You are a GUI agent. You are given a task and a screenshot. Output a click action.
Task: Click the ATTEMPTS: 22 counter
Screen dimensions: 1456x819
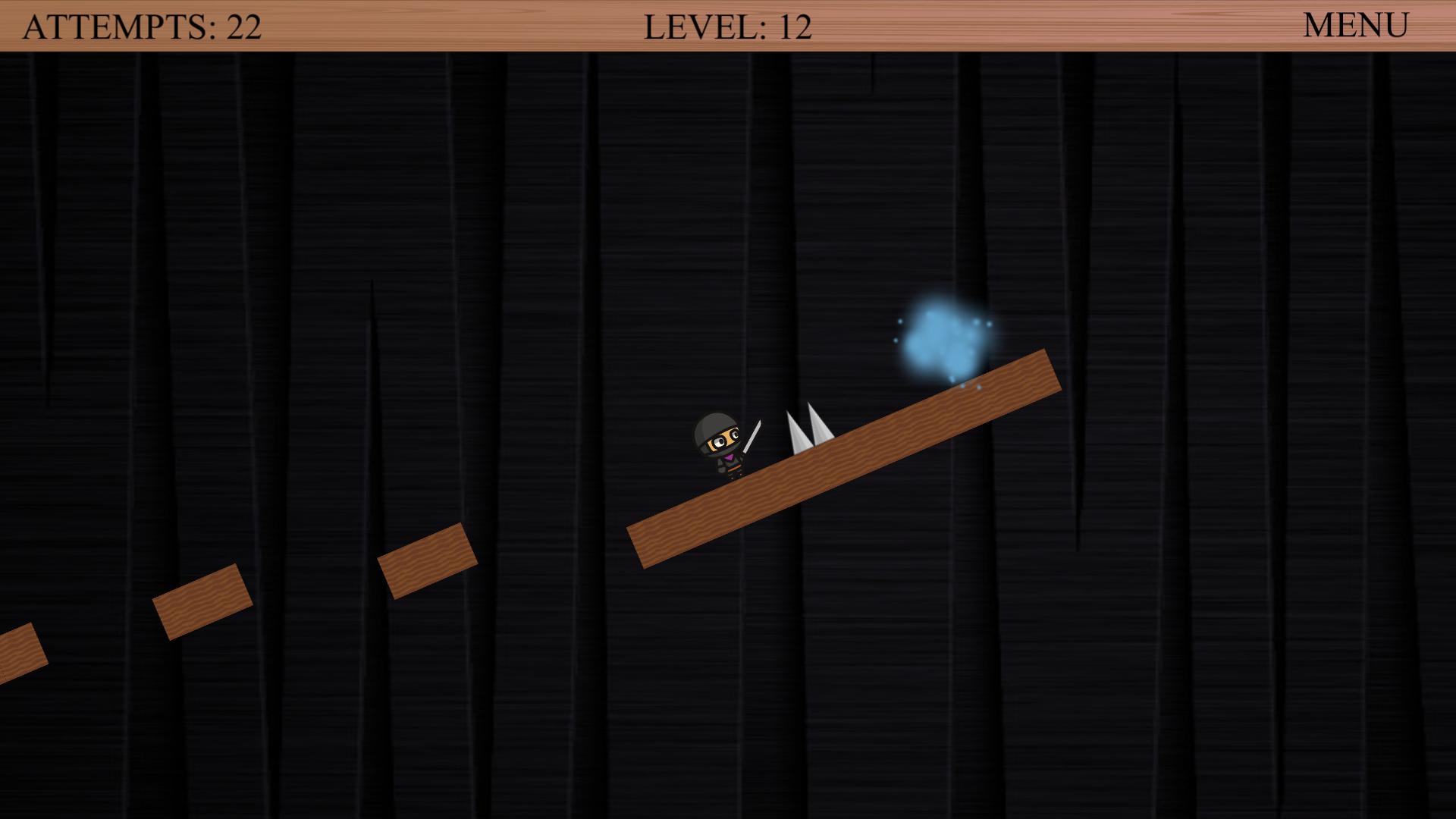point(141,25)
